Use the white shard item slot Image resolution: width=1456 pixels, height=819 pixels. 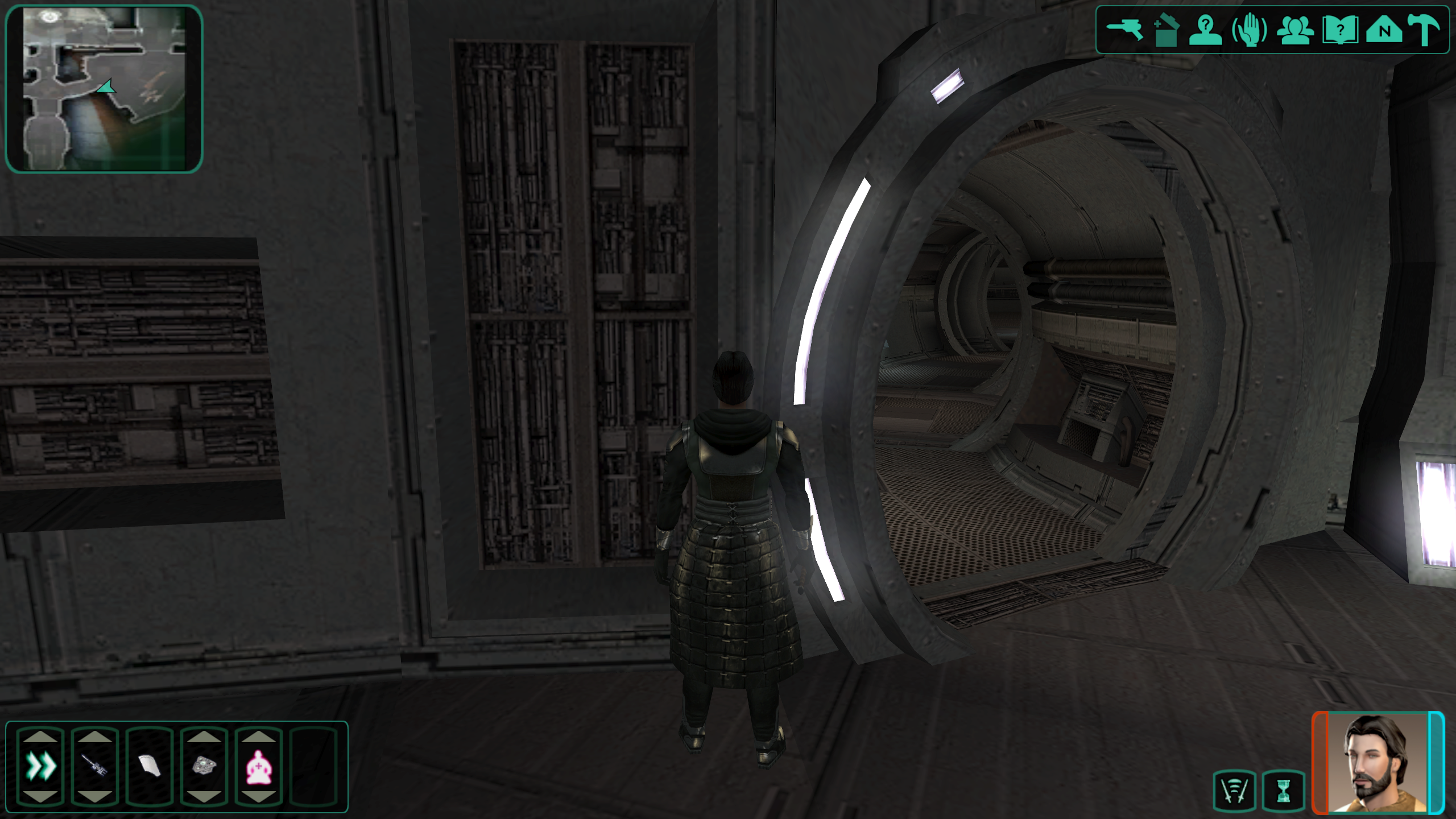click(x=150, y=766)
